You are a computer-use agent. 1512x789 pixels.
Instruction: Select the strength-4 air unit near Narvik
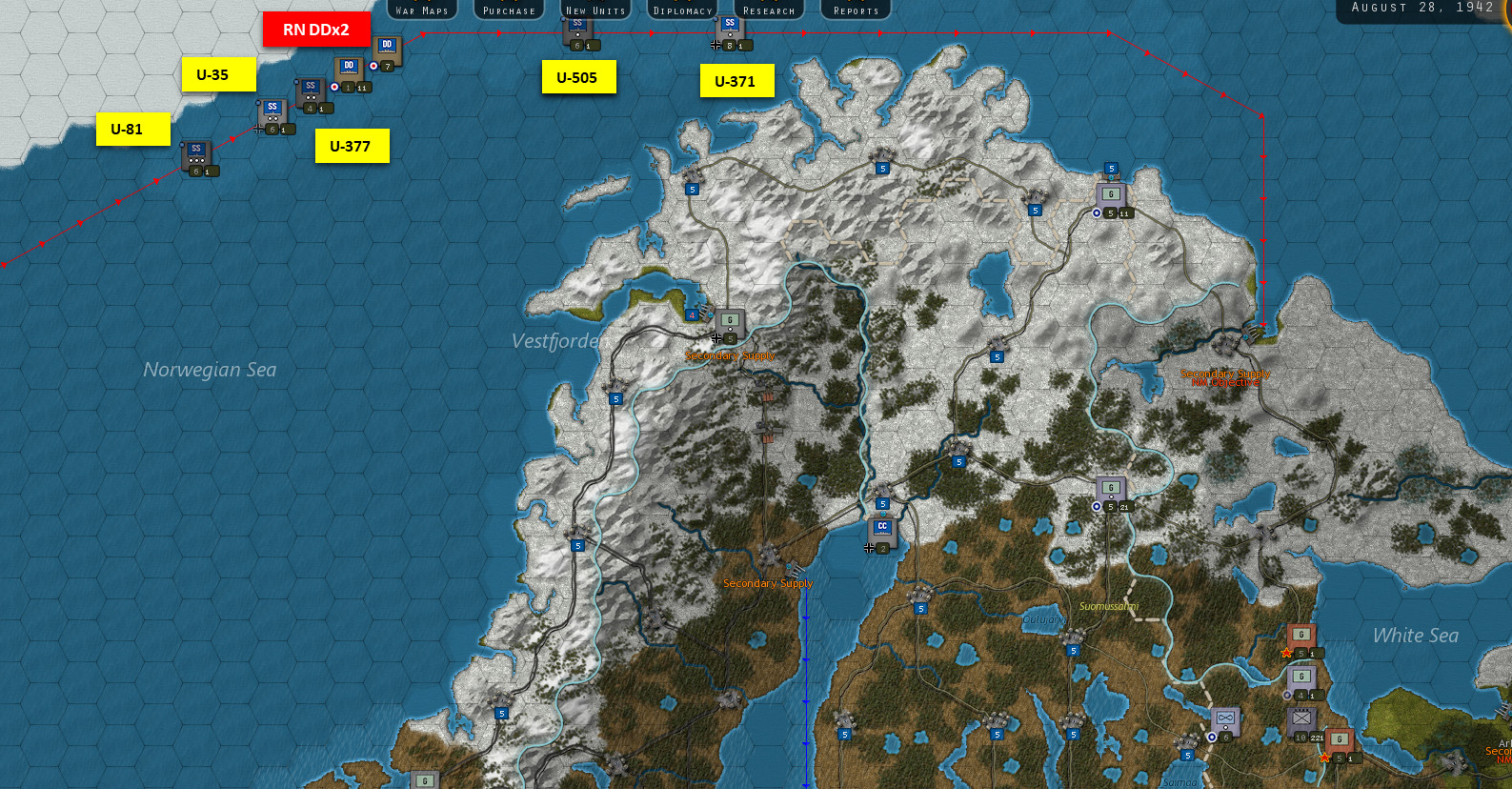click(690, 314)
